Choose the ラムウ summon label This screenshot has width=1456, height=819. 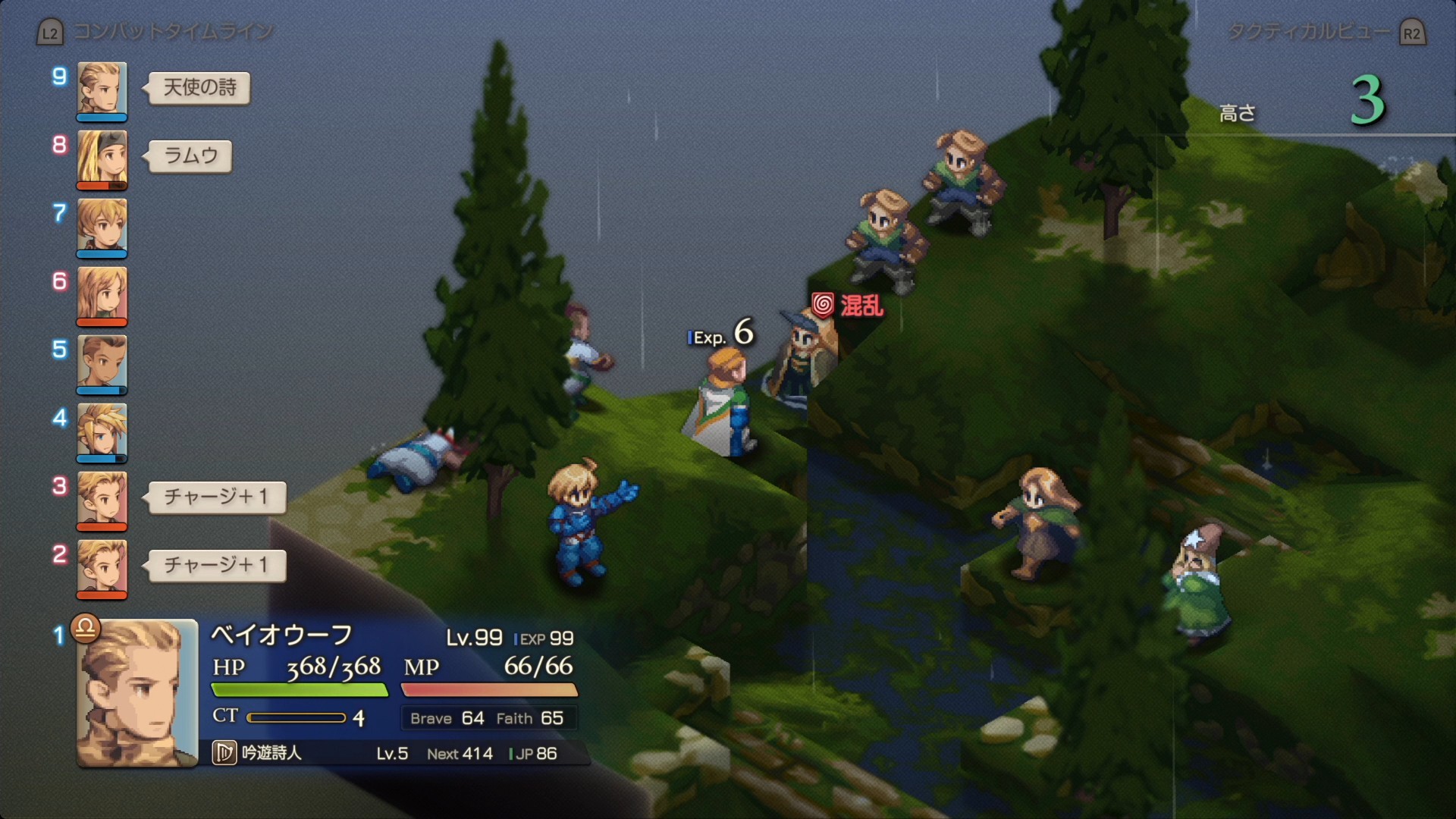point(190,156)
